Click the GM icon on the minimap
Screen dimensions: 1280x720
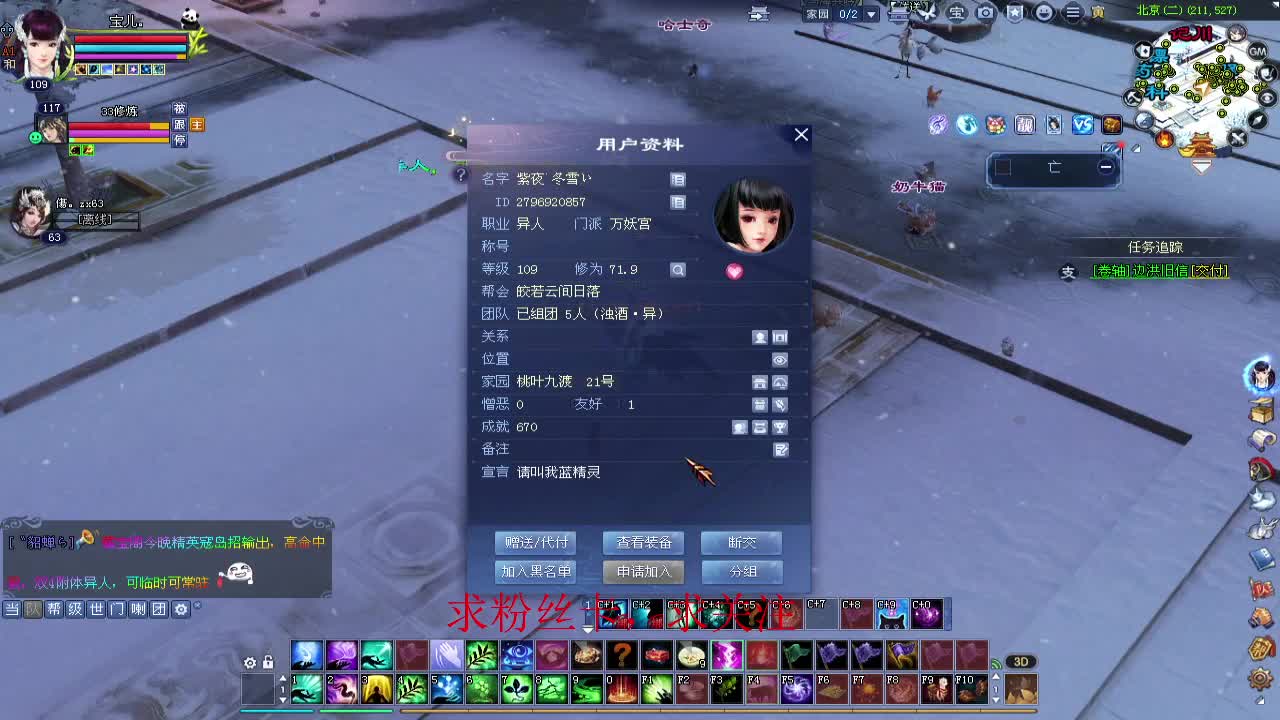point(1256,52)
